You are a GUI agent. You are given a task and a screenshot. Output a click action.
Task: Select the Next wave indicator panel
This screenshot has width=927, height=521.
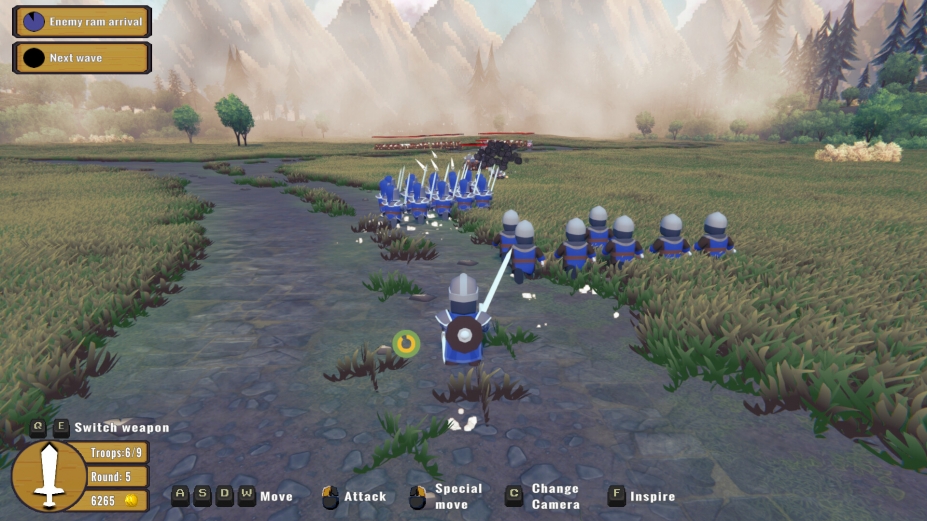click(82, 57)
